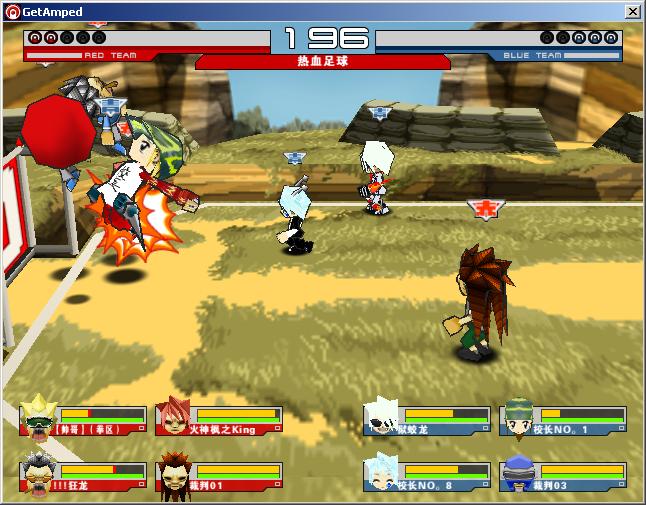Select the !!!狂龙 player panel

pos(83,476)
